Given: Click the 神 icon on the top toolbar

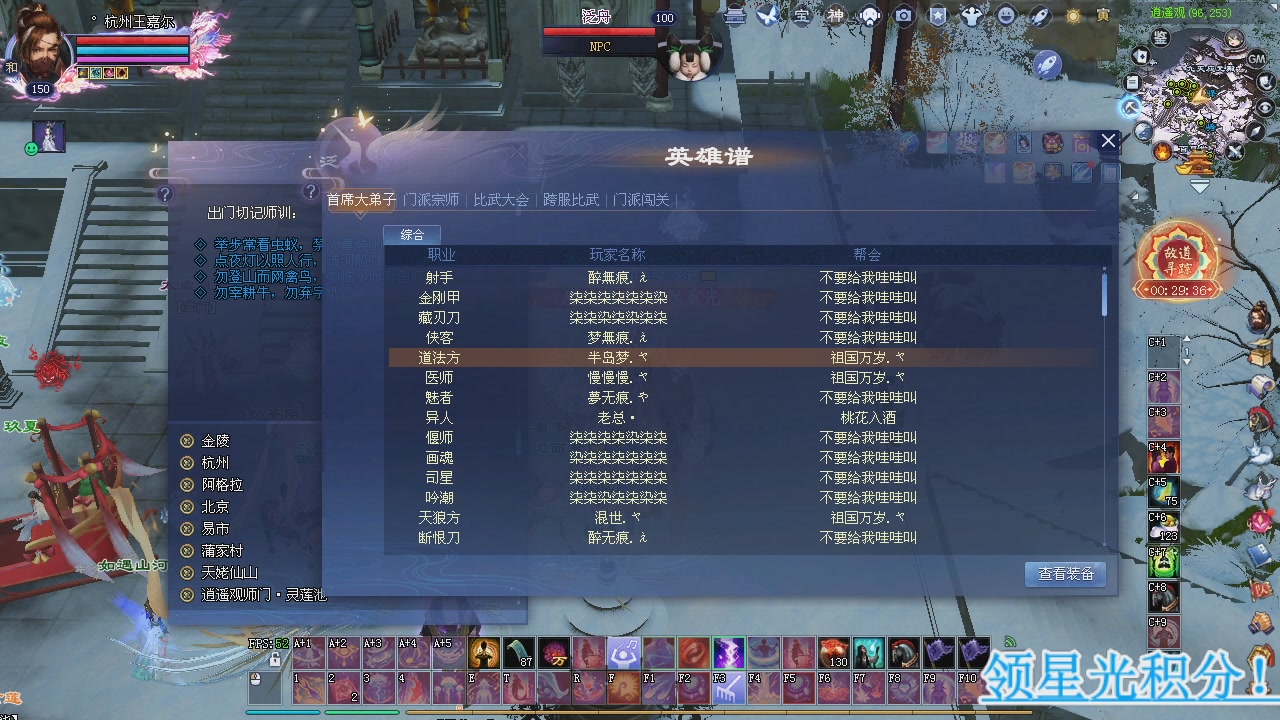Looking at the screenshot, I should (838, 16).
